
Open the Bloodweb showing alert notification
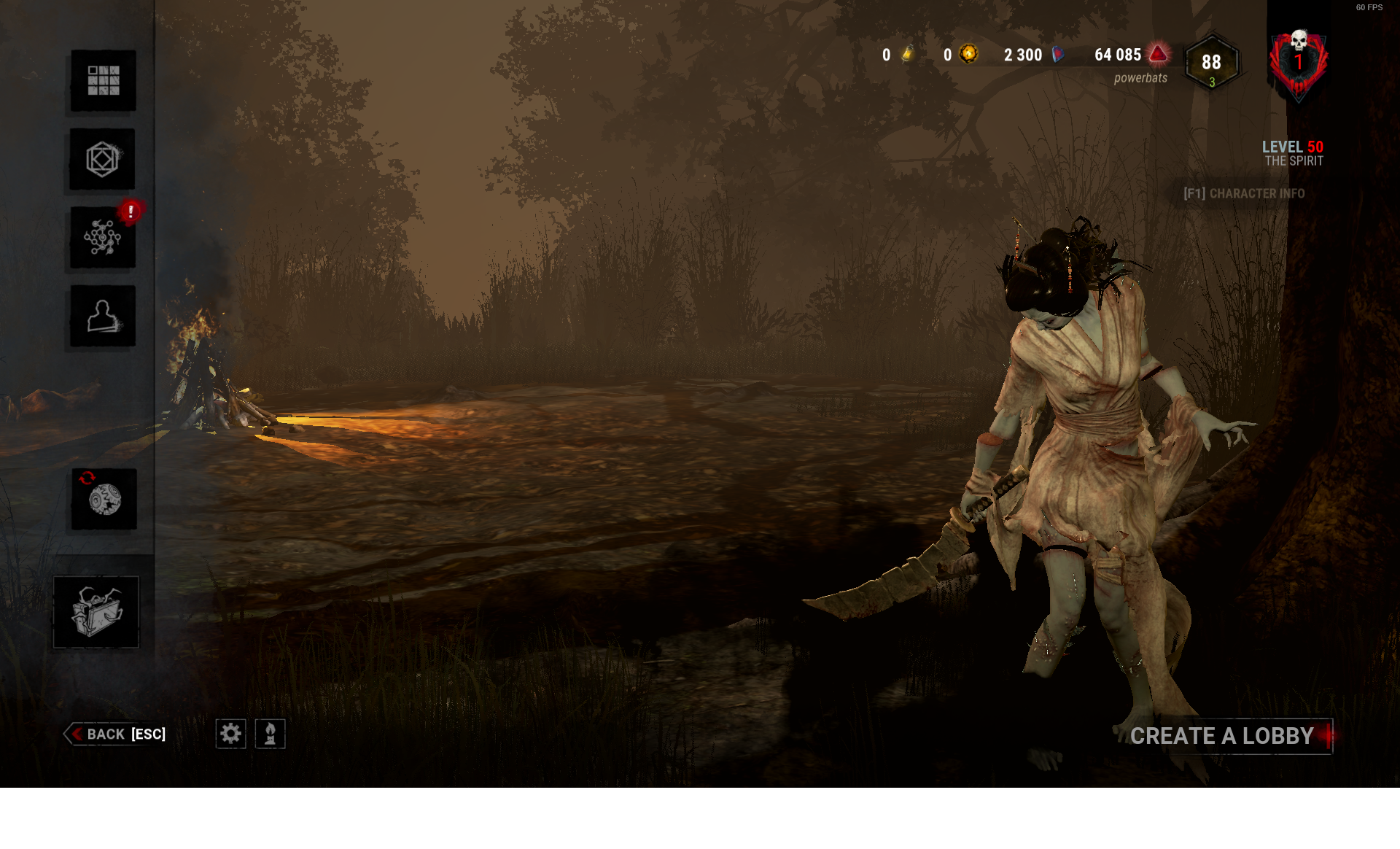click(x=102, y=239)
